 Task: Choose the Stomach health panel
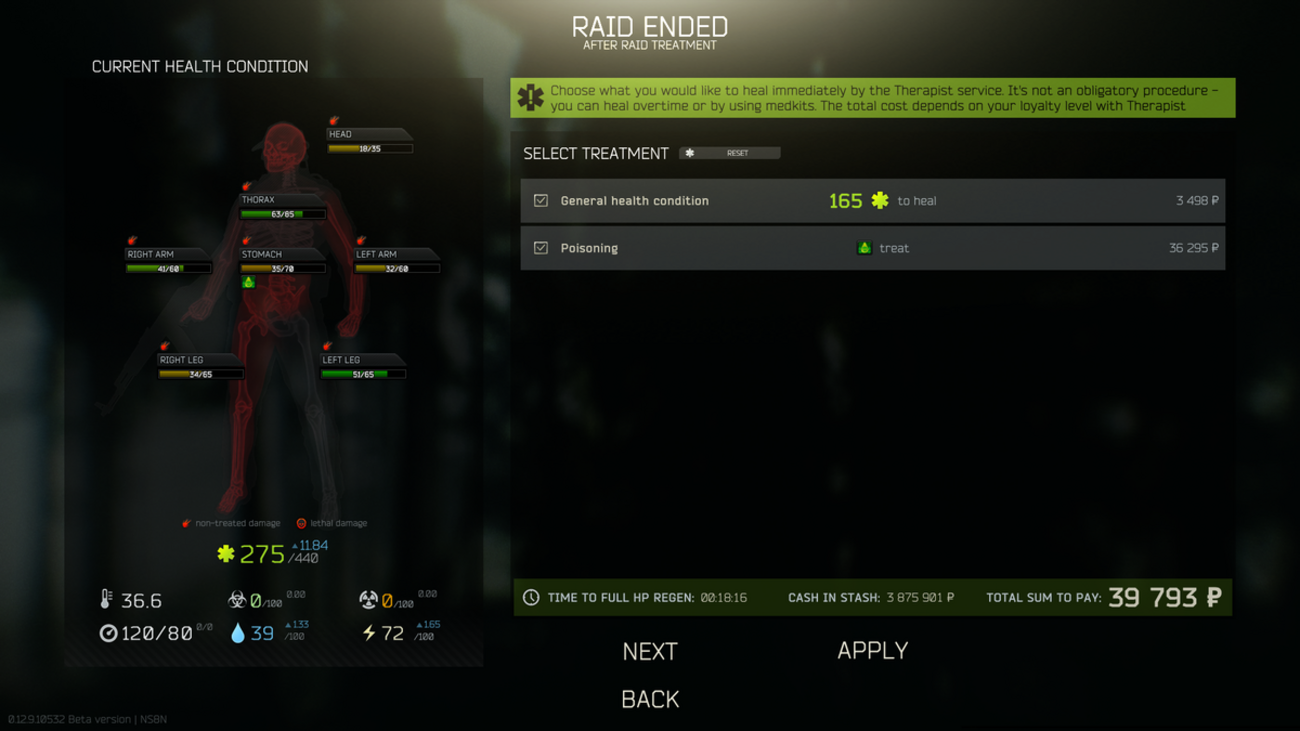(282, 261)
